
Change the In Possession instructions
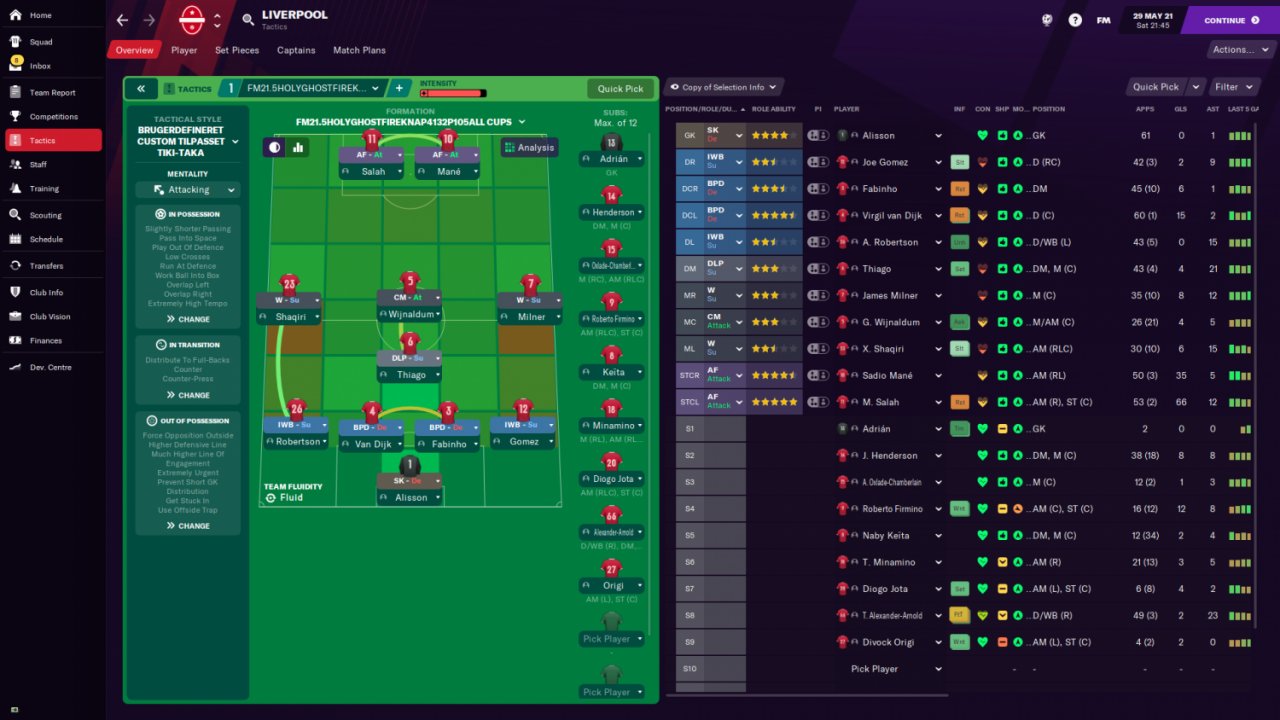(188, 319)
